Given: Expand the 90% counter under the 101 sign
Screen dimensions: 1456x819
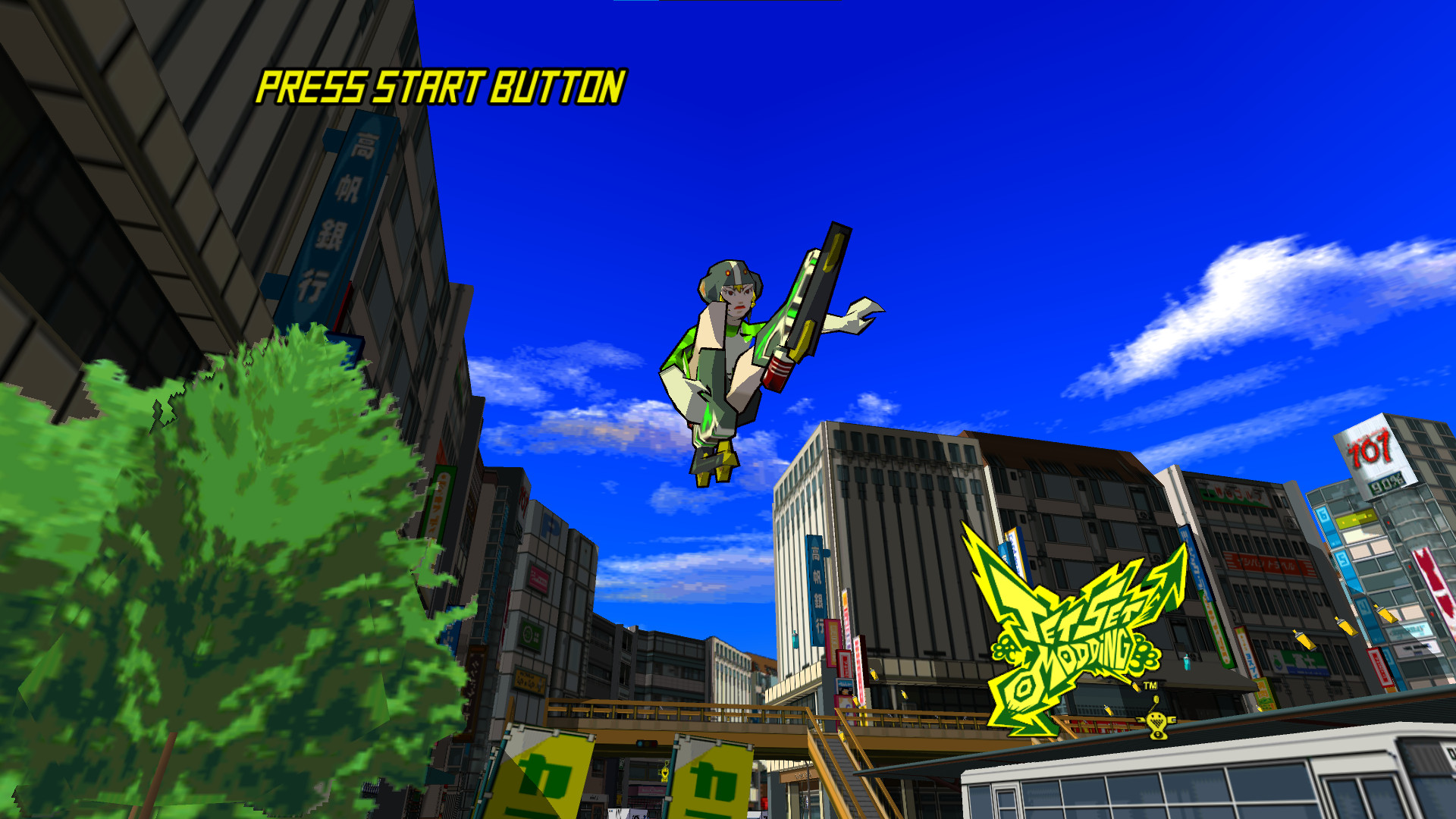Looking at the screenshot, I should coord(1386,483).
